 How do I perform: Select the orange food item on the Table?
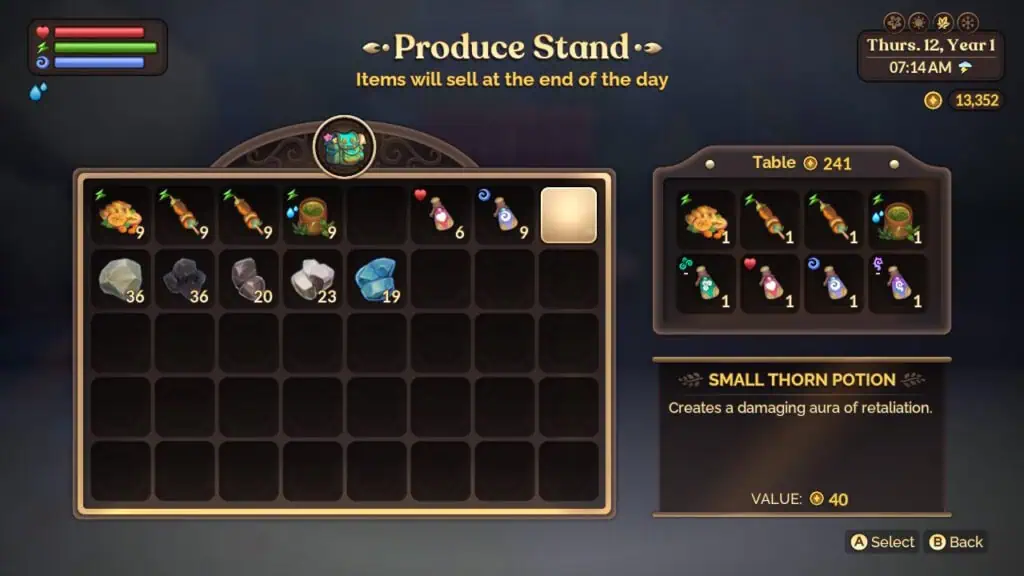tap(706, 220)
